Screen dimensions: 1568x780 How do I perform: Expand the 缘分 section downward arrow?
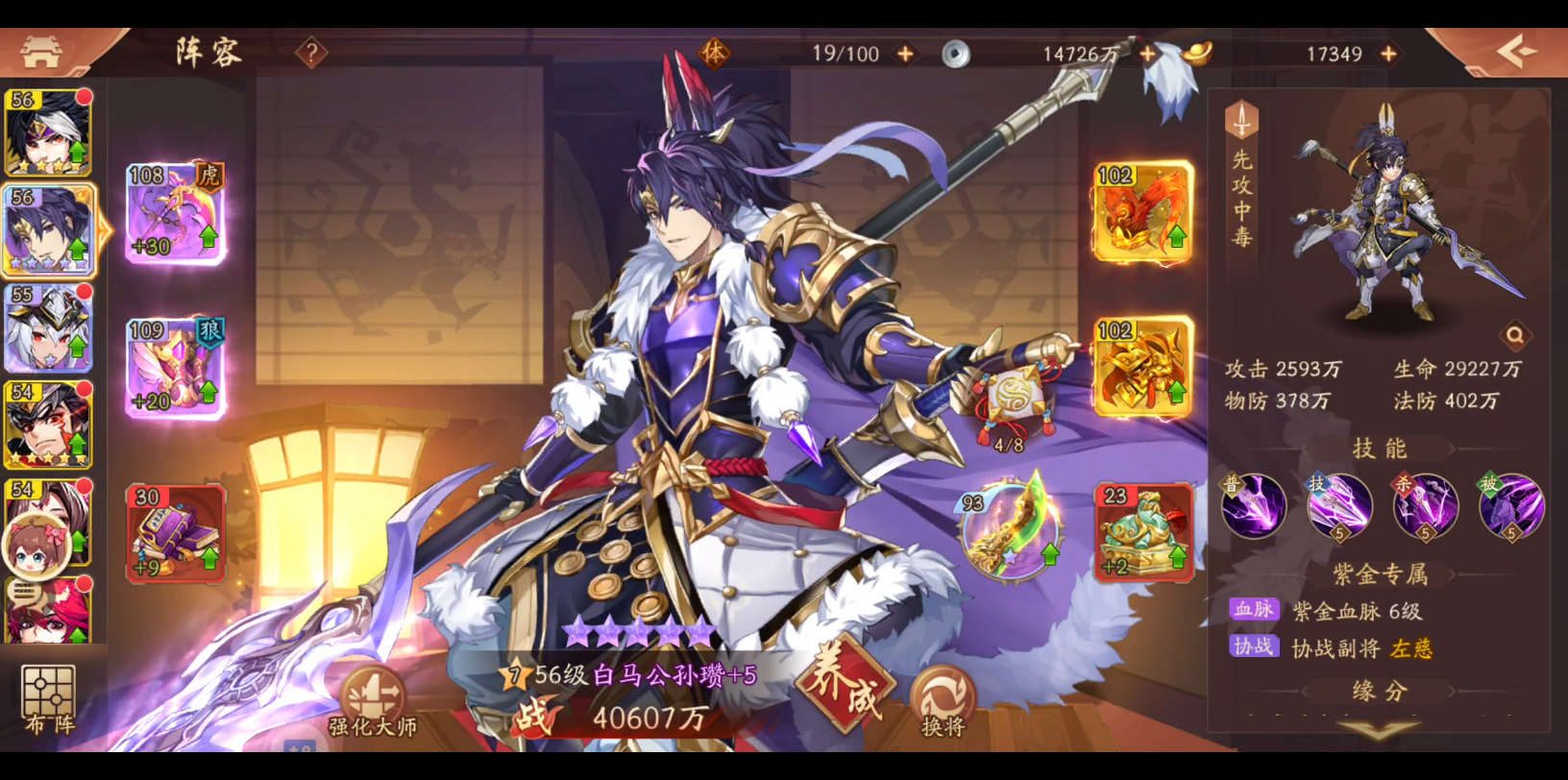point(1379,731)
